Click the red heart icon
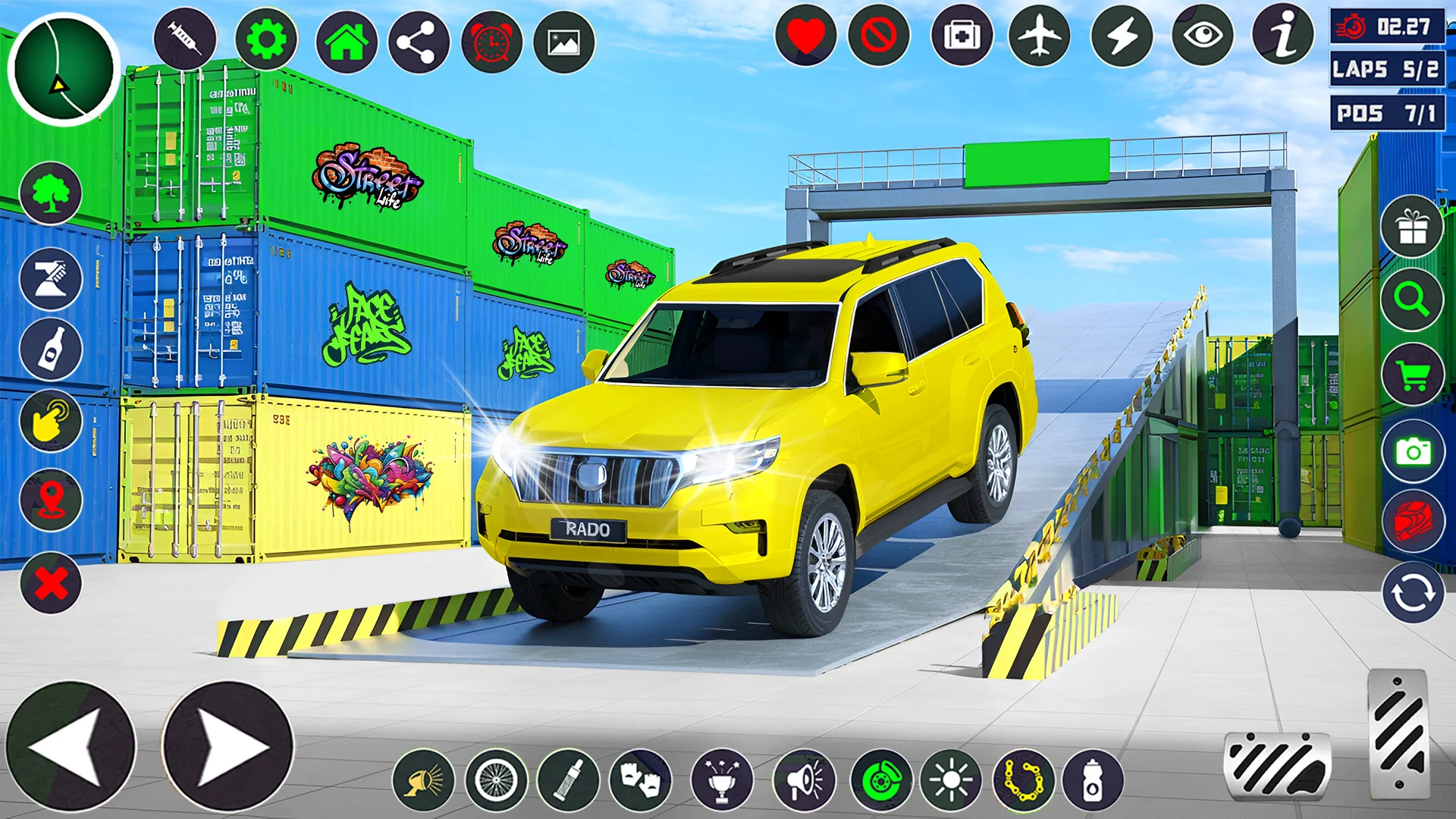Image resolution: width=1456 pixels, height=819 pixels. (805, 36)
